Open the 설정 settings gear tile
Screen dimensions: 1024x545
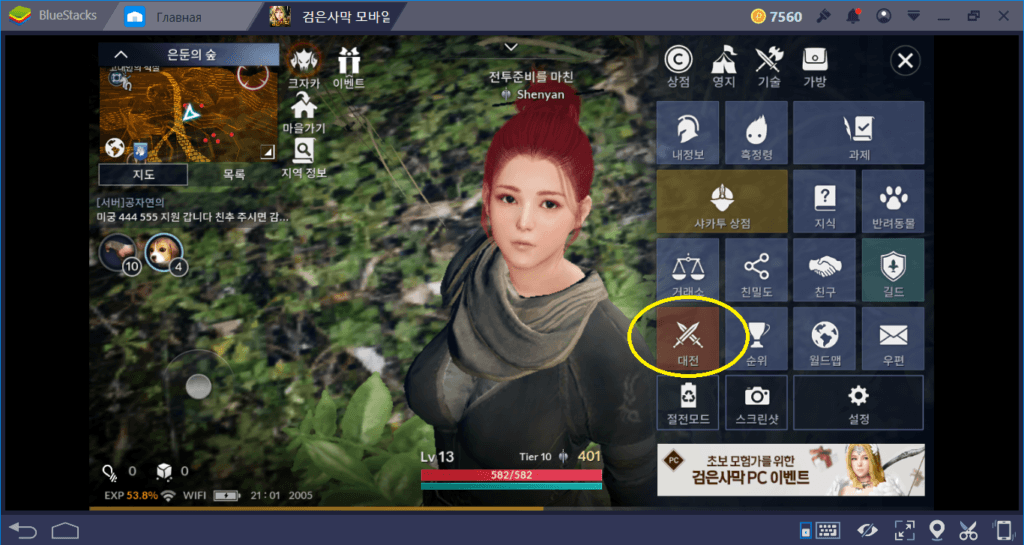(x=858, y=402)
